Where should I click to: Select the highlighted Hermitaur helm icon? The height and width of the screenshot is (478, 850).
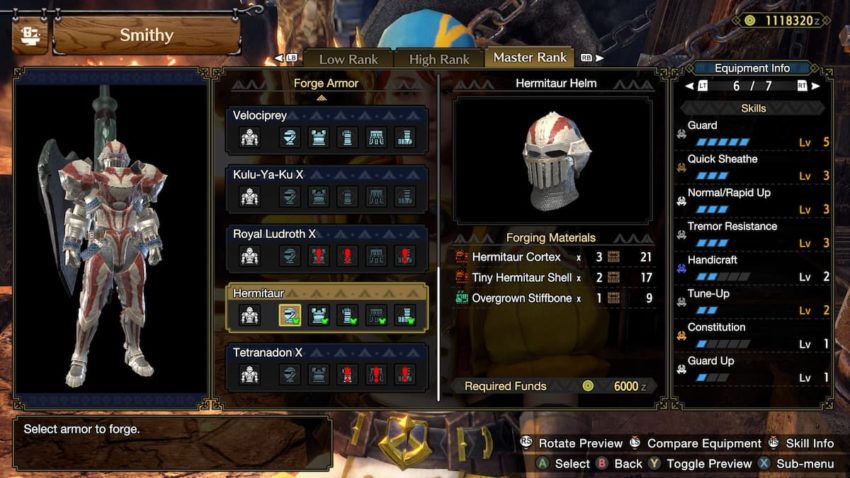pos(289,316)
